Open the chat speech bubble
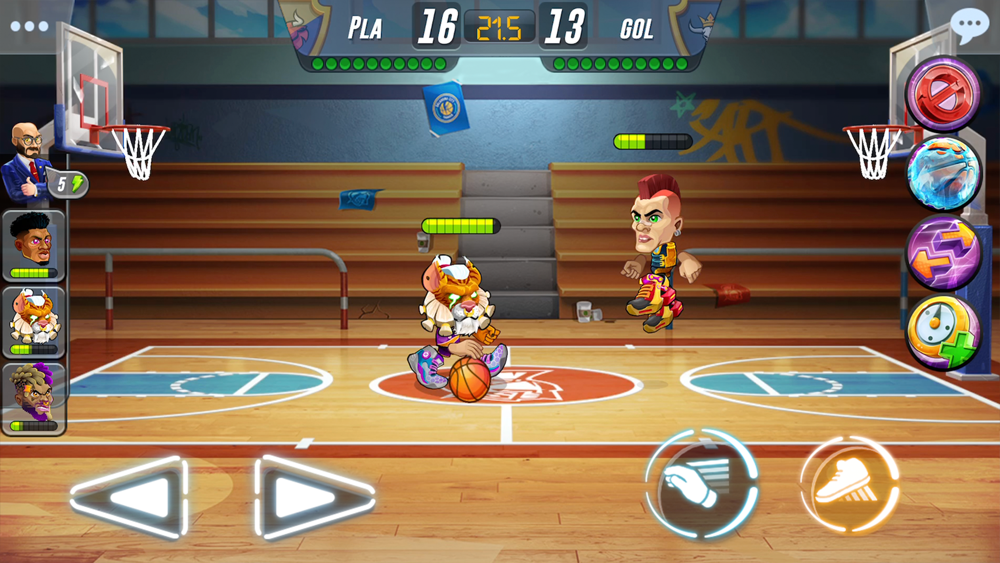This screenshot has height=563, width=1000. [x=968, y=26]
